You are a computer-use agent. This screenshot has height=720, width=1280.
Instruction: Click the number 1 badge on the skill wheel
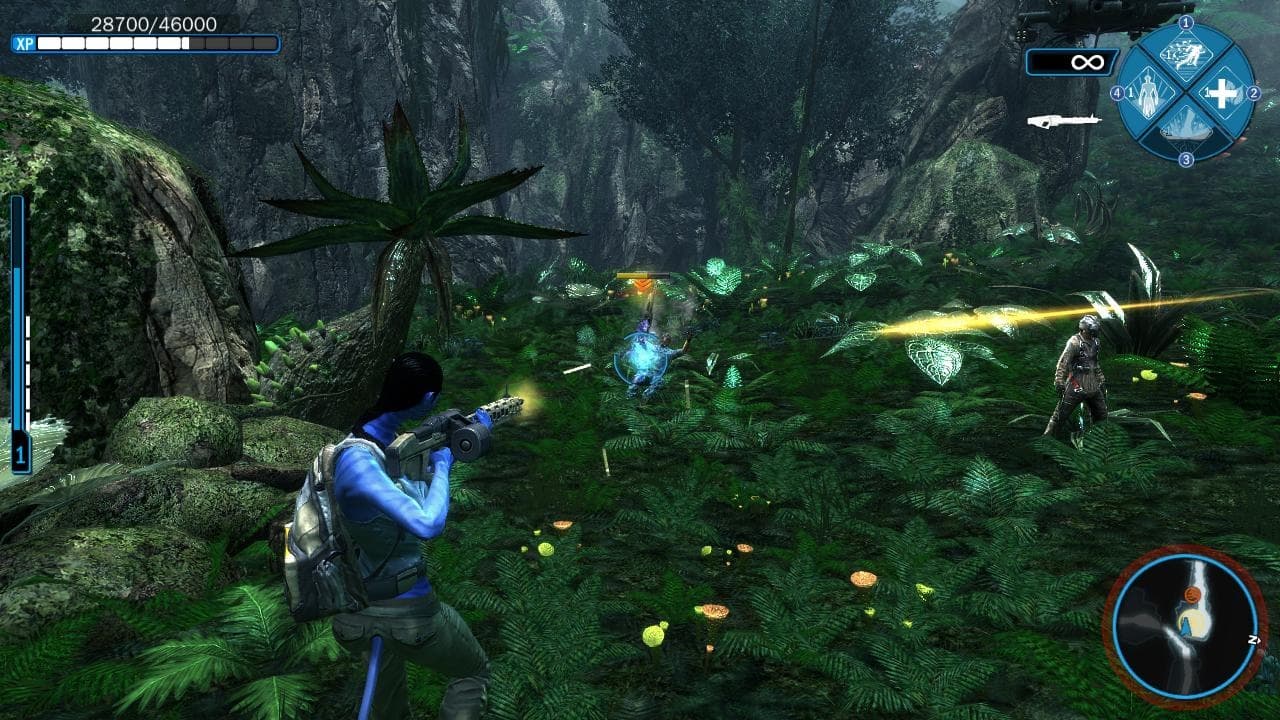click(1185, 24)
